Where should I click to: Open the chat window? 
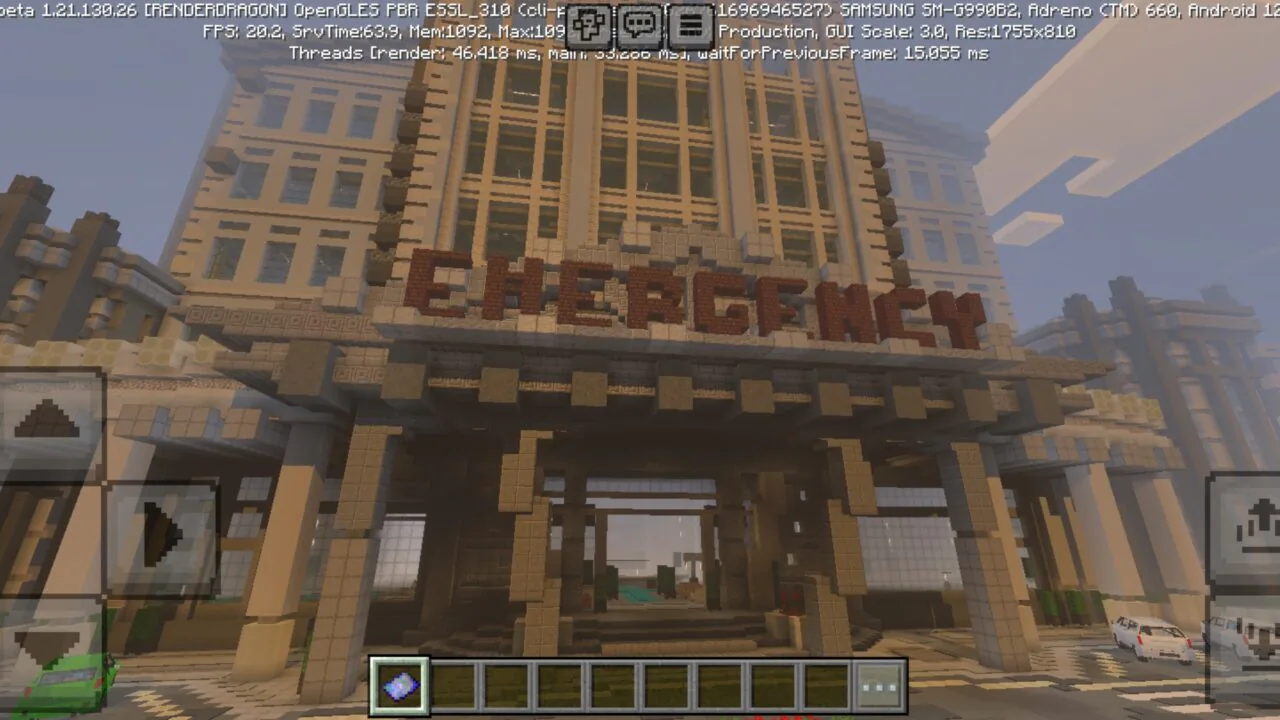point(637,25)
